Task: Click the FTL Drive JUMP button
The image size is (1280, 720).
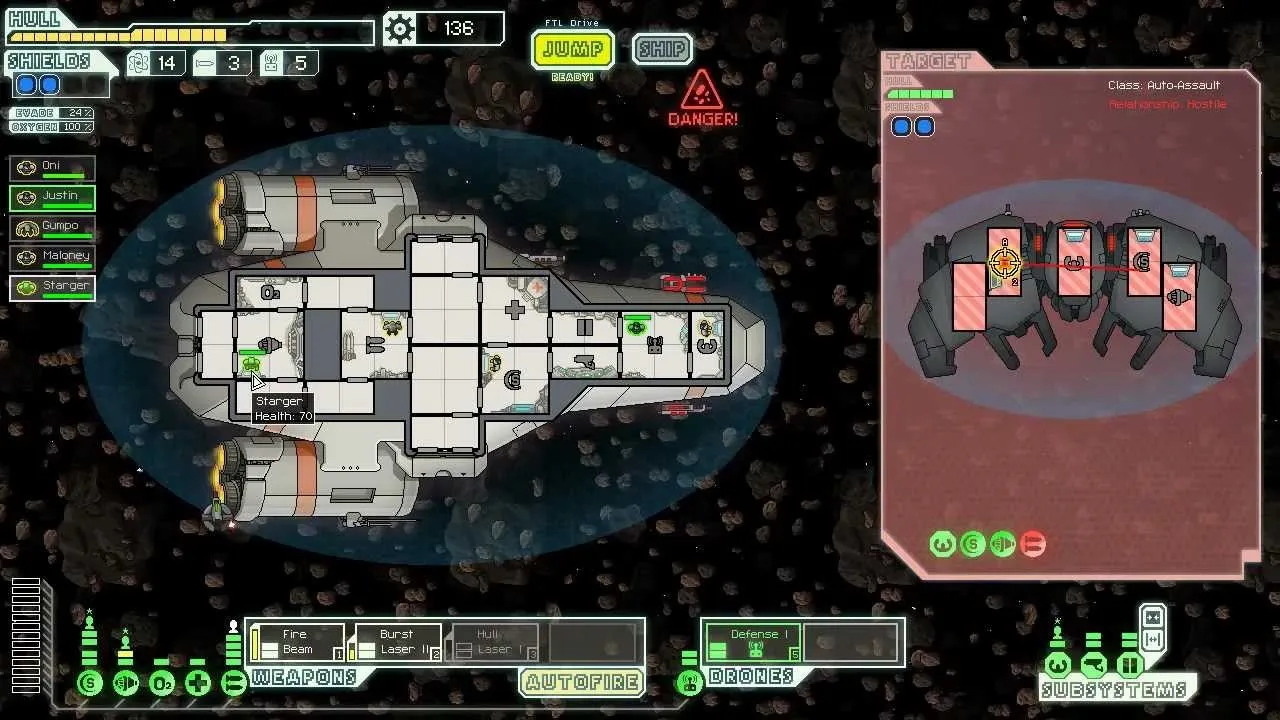Action: pos(572,49)
